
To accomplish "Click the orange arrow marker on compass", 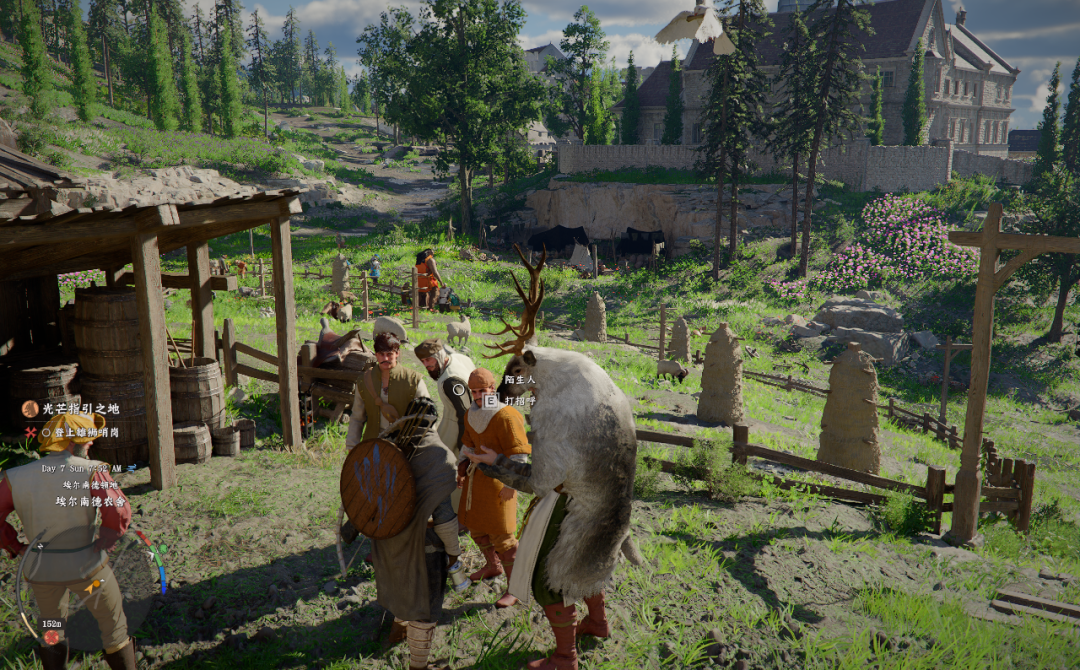I will [x=92, y=586].
